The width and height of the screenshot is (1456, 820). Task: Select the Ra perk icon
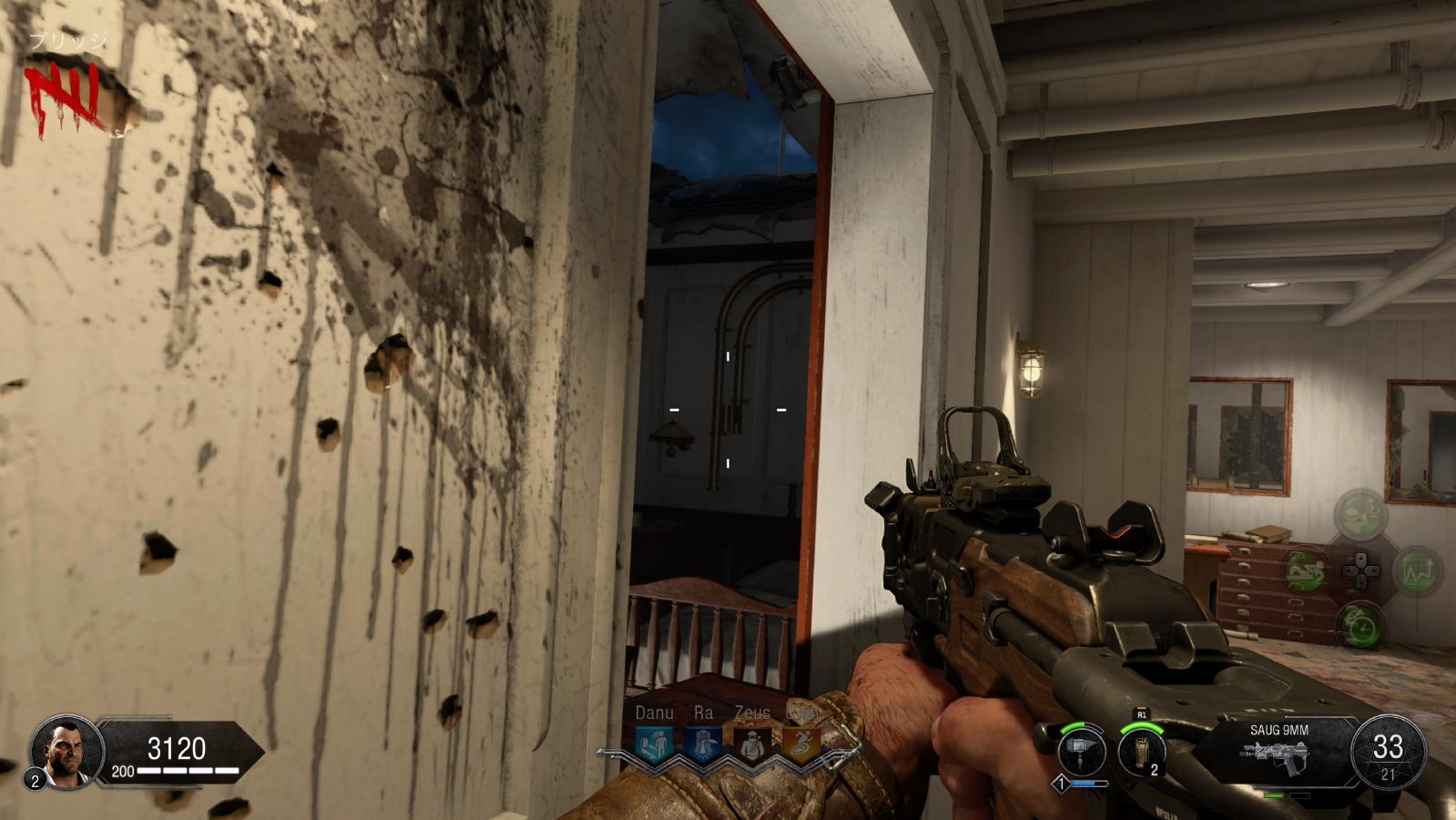click(x=702, y=743)
